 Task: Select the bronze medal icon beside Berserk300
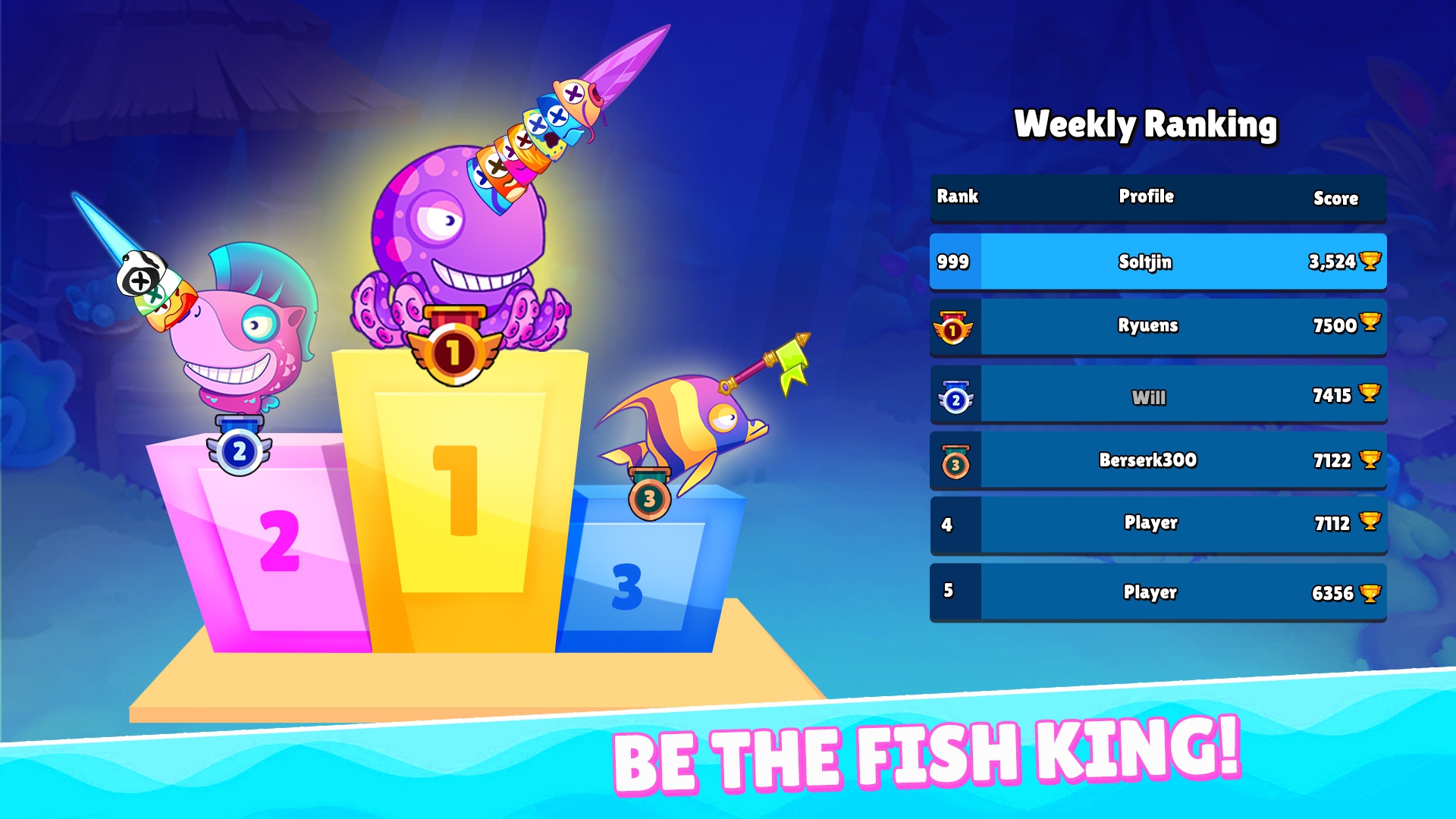954,461
